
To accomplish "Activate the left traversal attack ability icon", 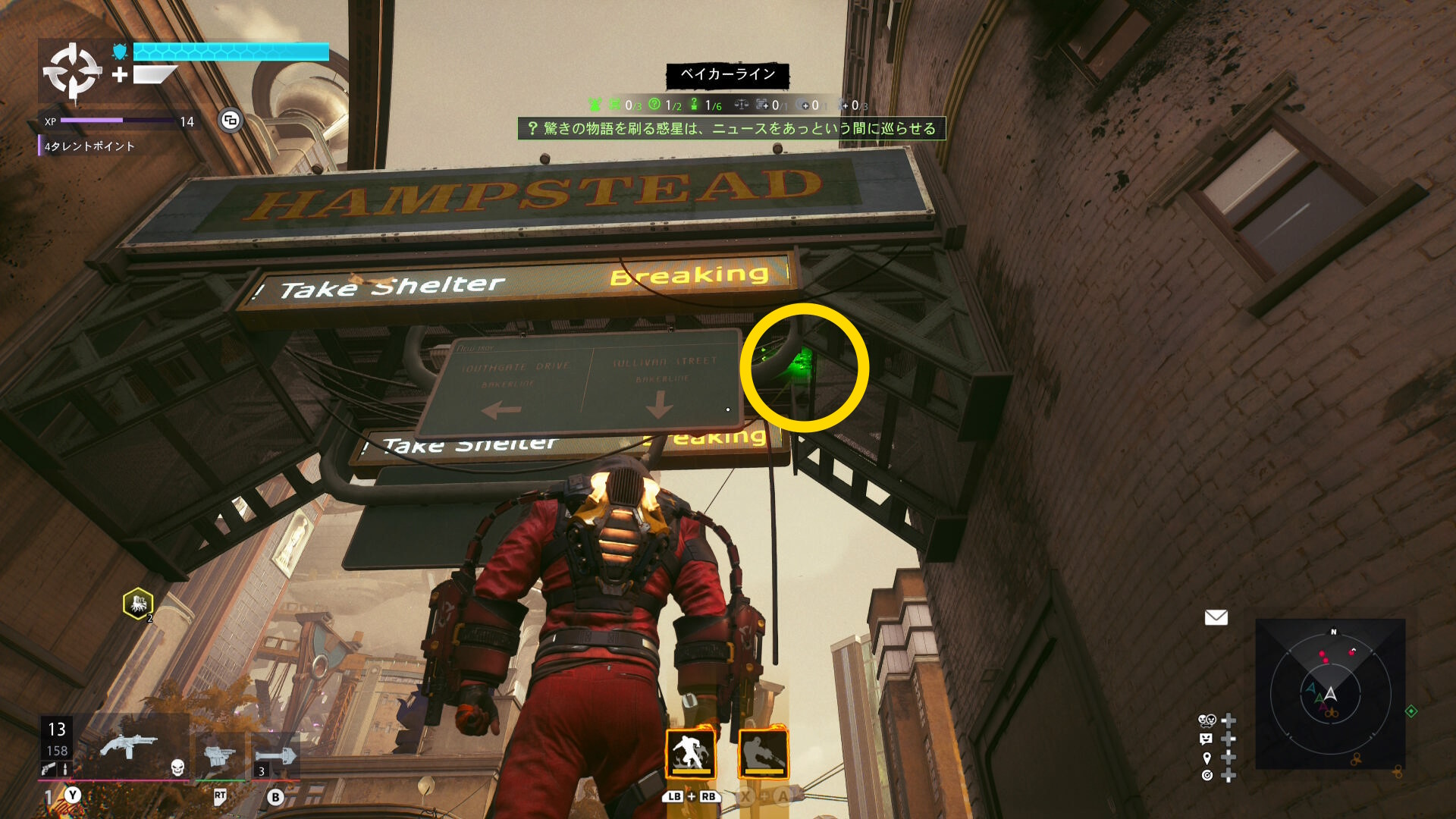I will (690, 753).
